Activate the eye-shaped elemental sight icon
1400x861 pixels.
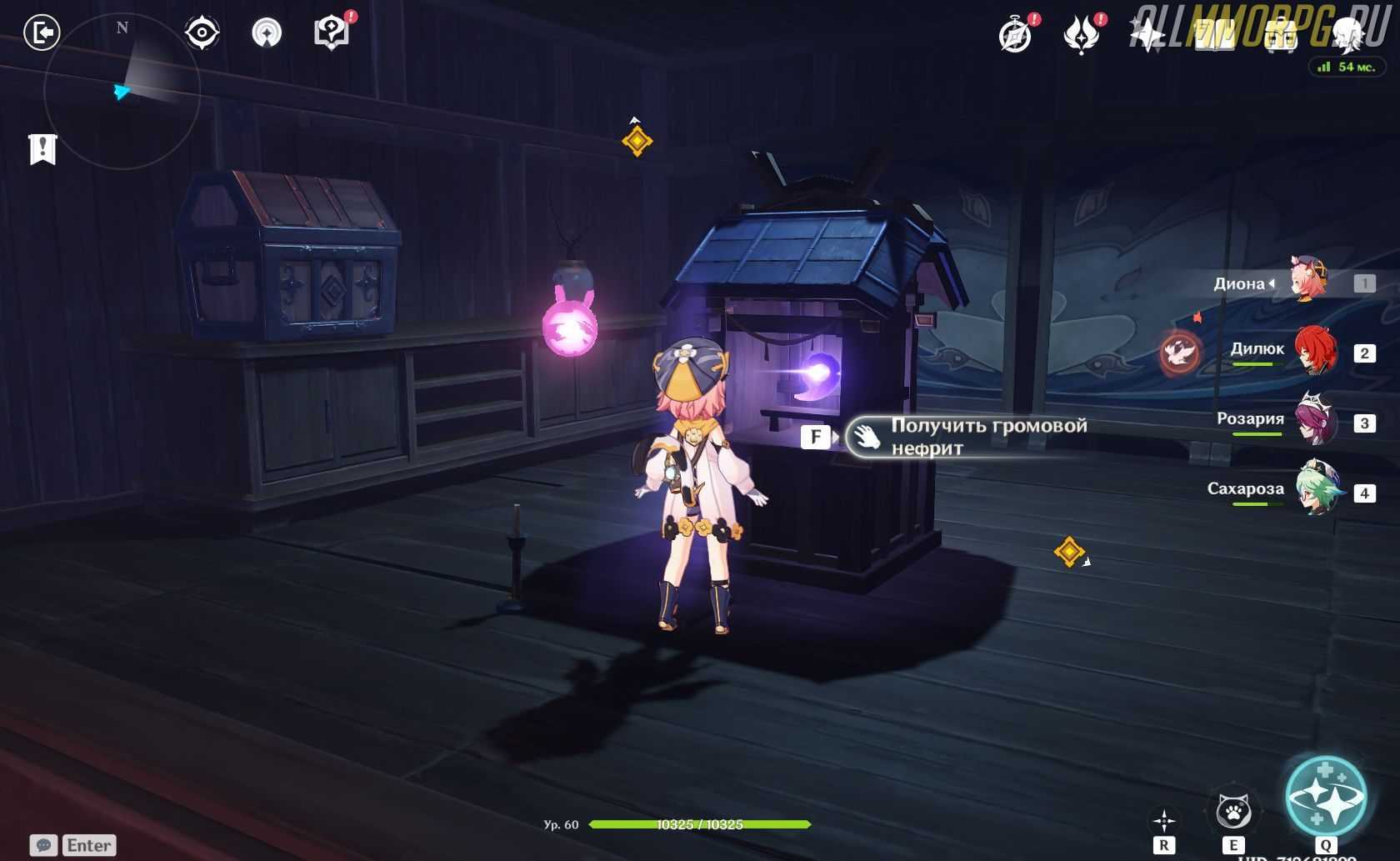pos(202,33)
